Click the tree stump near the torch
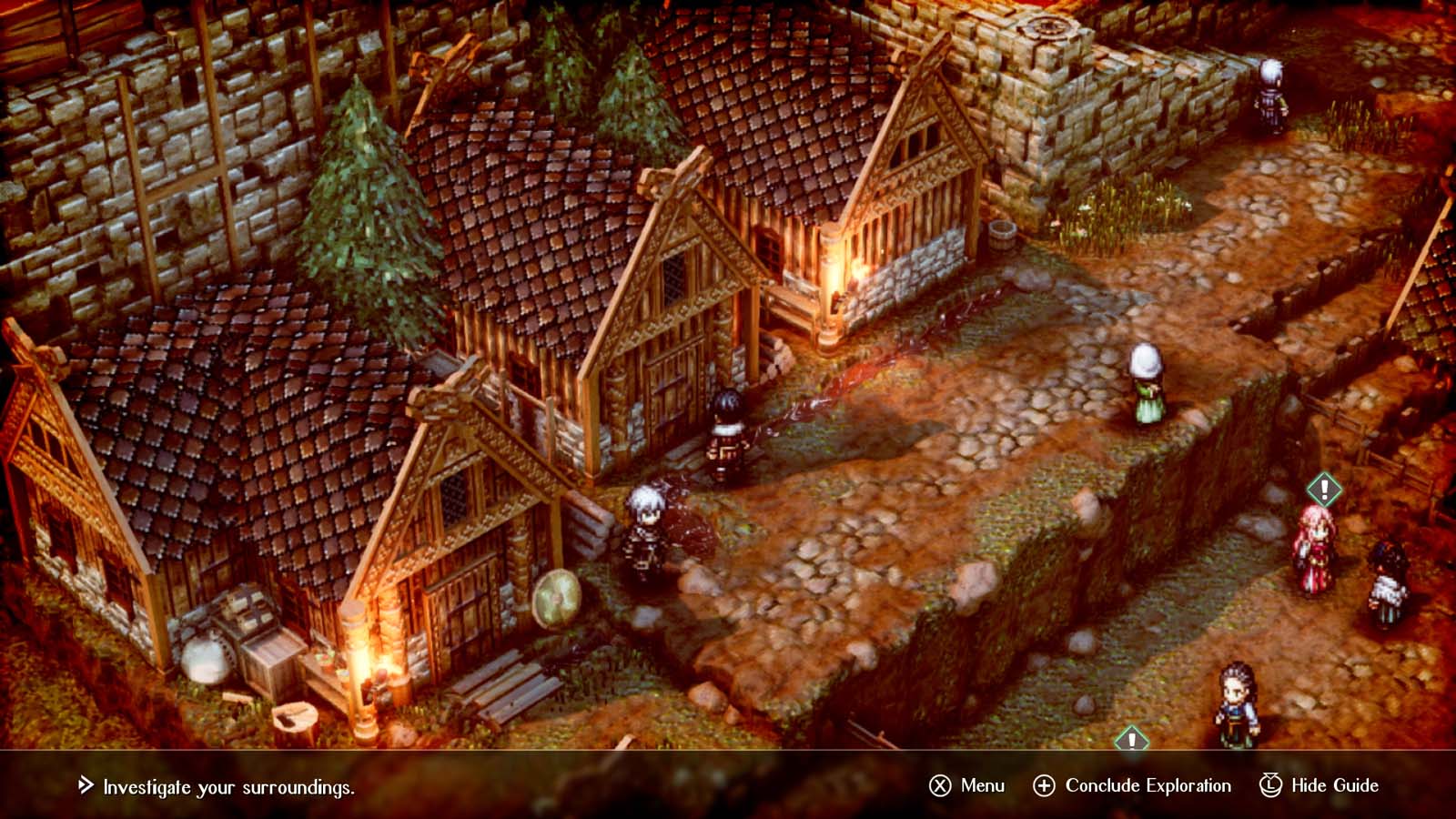The width and height of the screenshot is (1456, 819). pyautogui.click(x=295, y=716)
